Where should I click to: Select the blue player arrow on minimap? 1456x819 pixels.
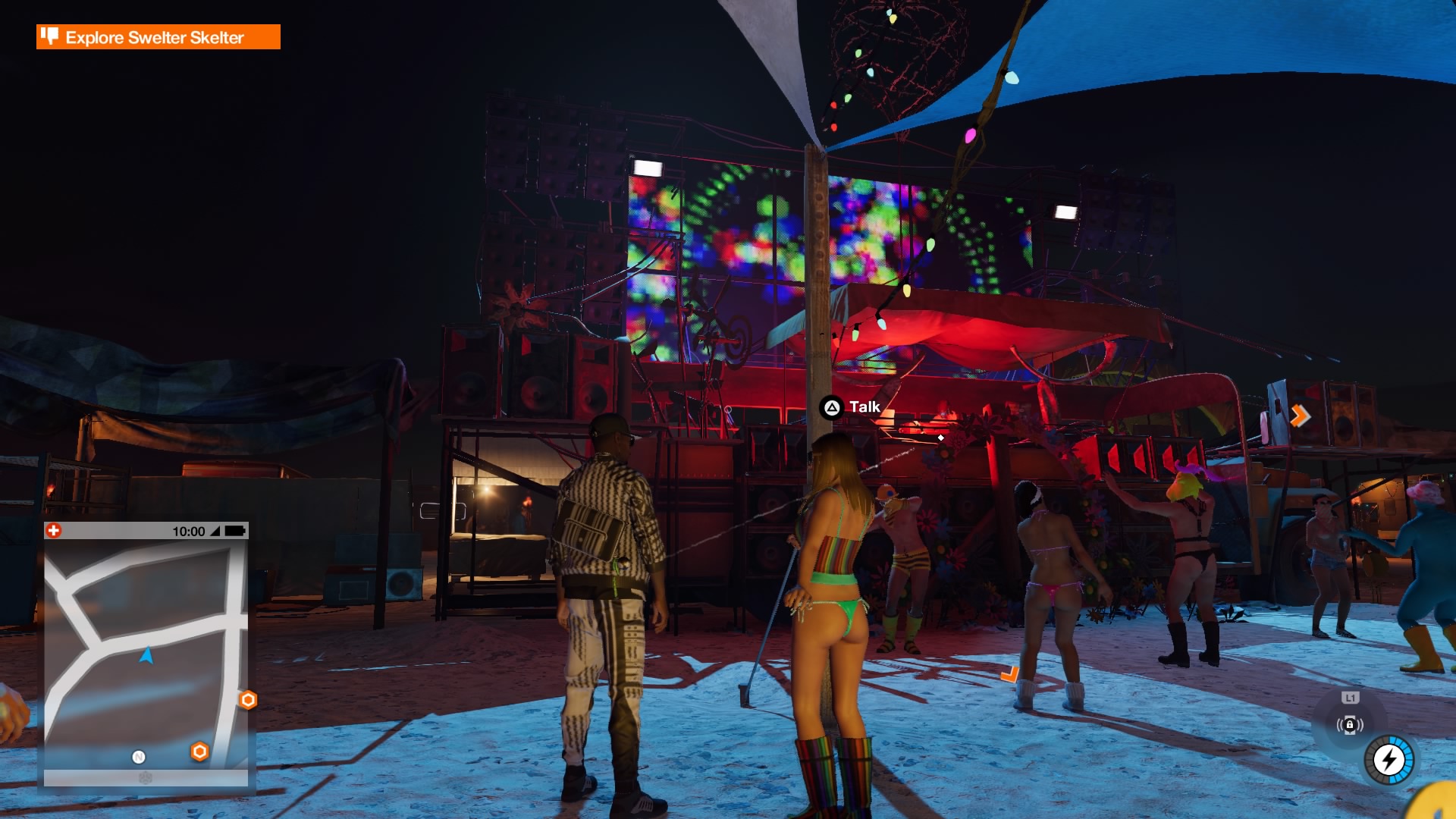[x=146, y=655]
